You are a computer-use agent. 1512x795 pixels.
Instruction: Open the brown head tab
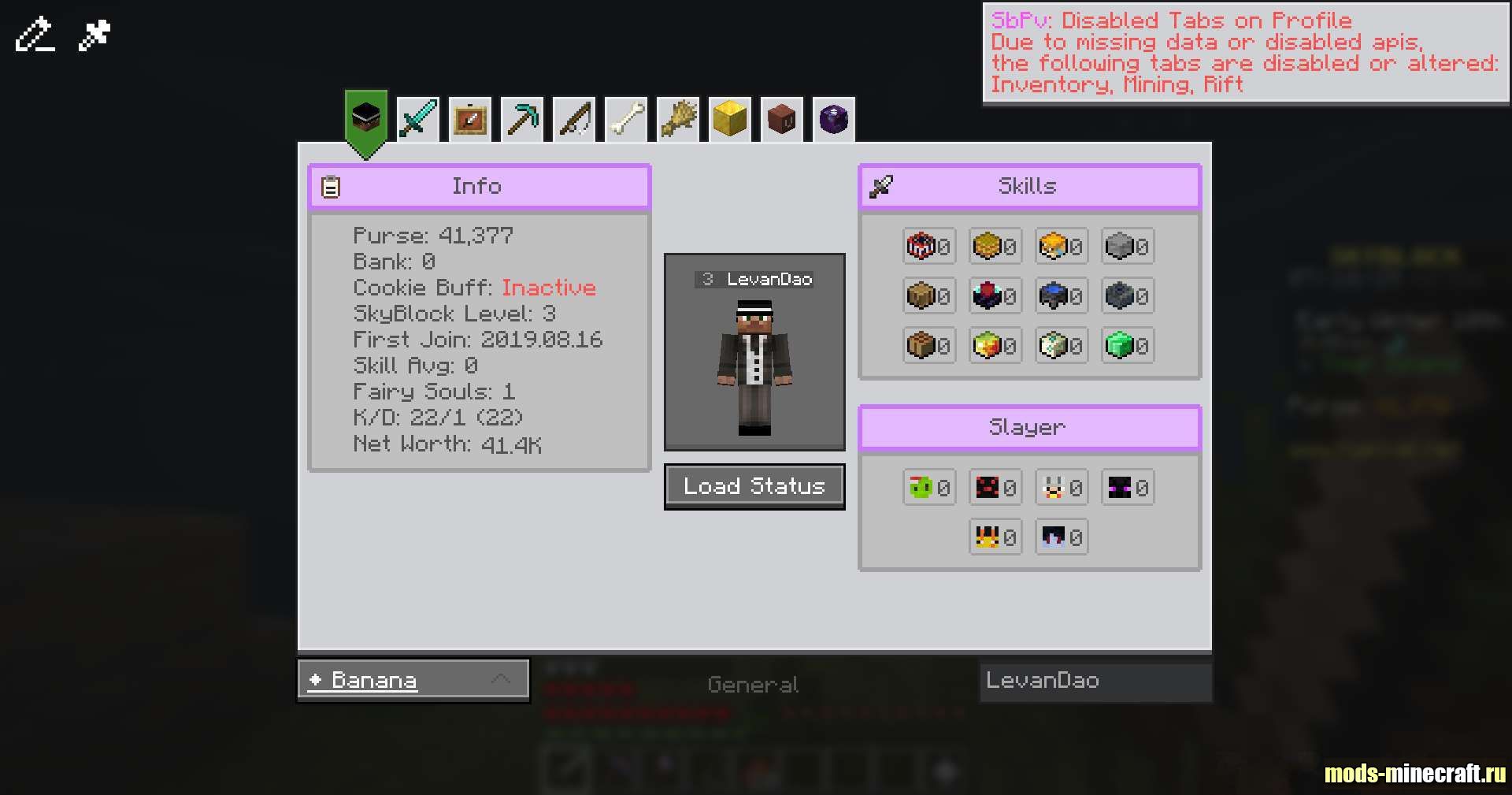[781, 120]
